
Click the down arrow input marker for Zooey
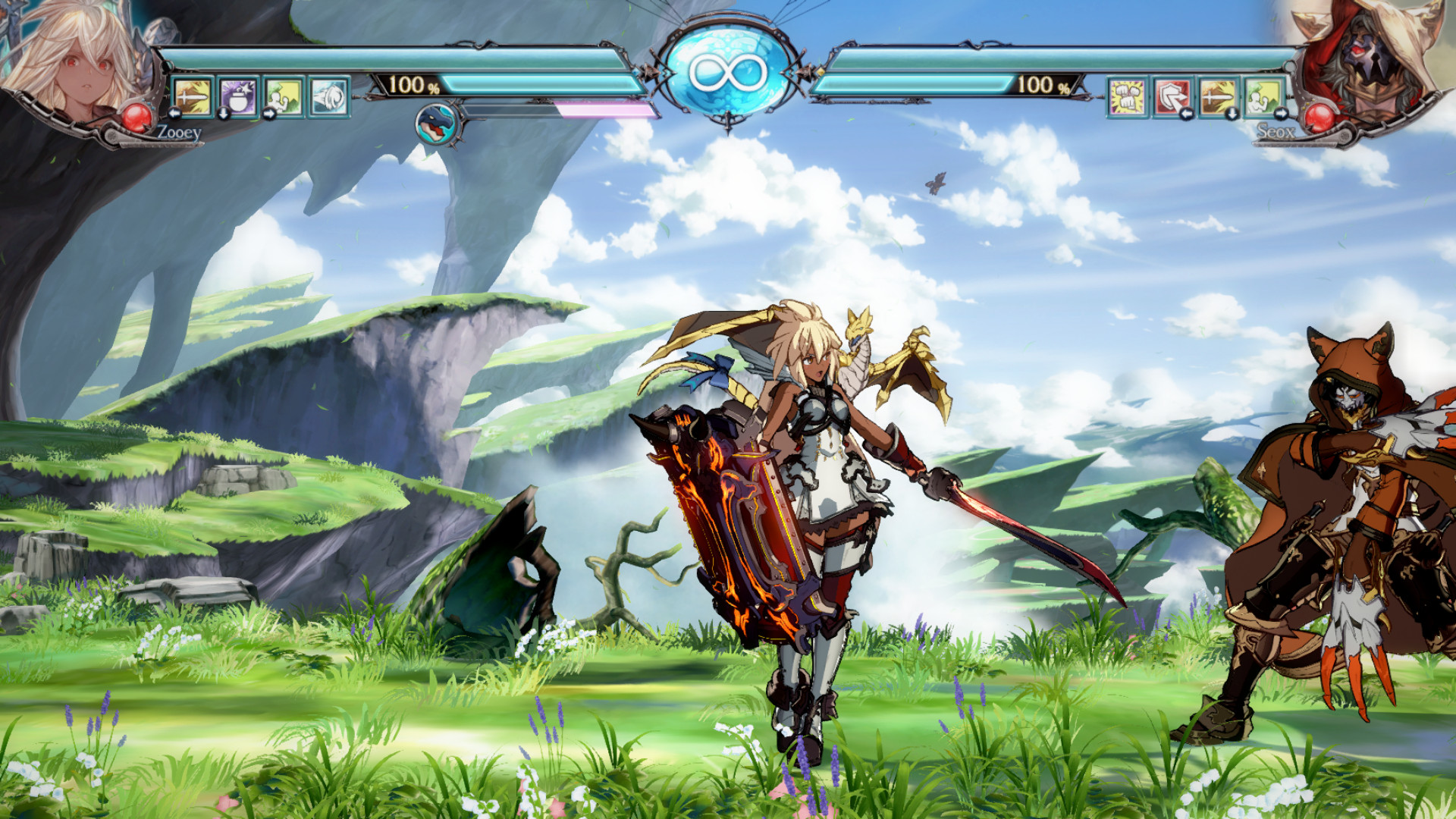point(223,114)
